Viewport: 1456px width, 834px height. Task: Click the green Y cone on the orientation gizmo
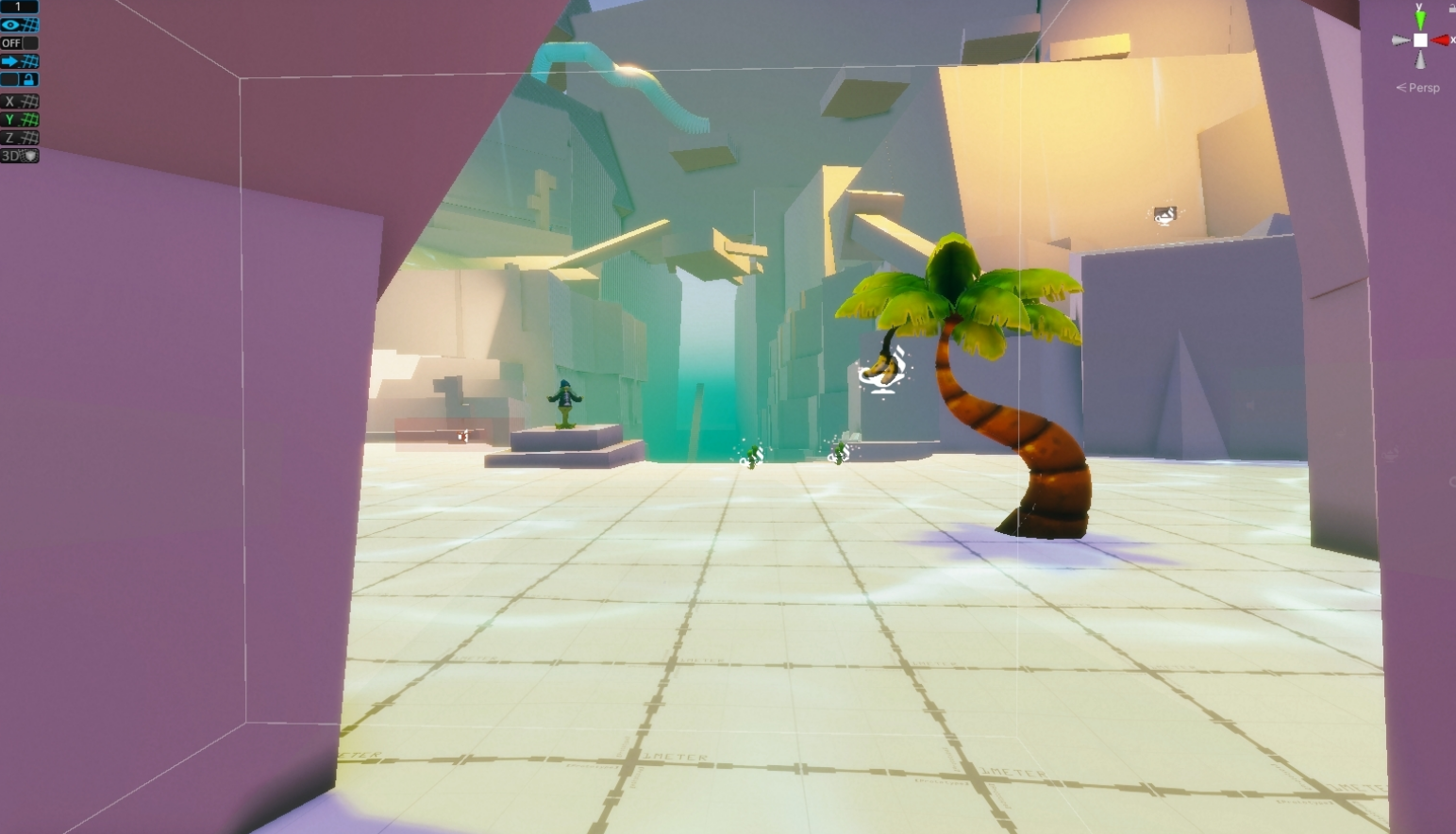pos(1420,20)
